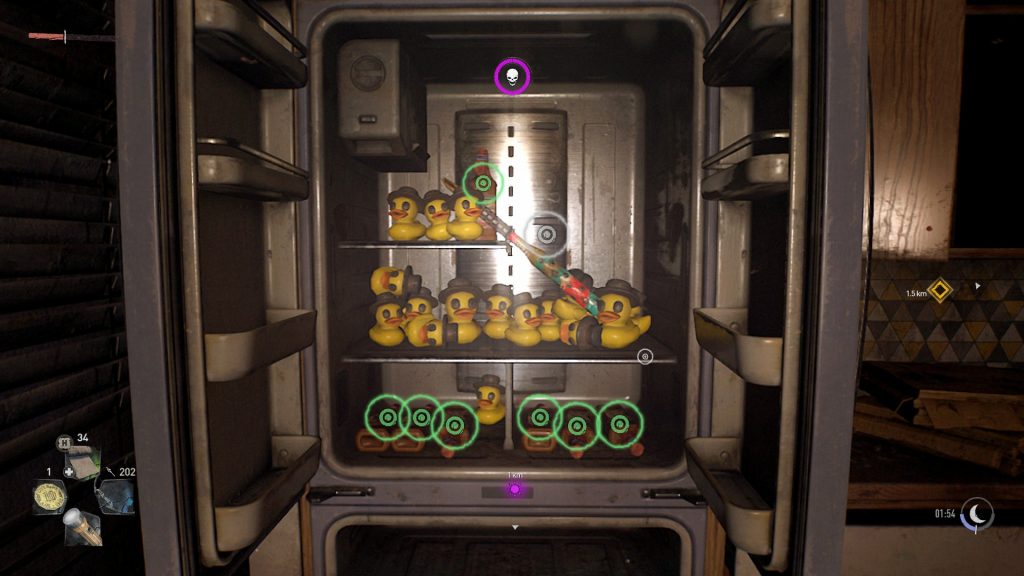Click the yellow diamond quest marker
Screen dimensions: 1024x576
[939, 290]
